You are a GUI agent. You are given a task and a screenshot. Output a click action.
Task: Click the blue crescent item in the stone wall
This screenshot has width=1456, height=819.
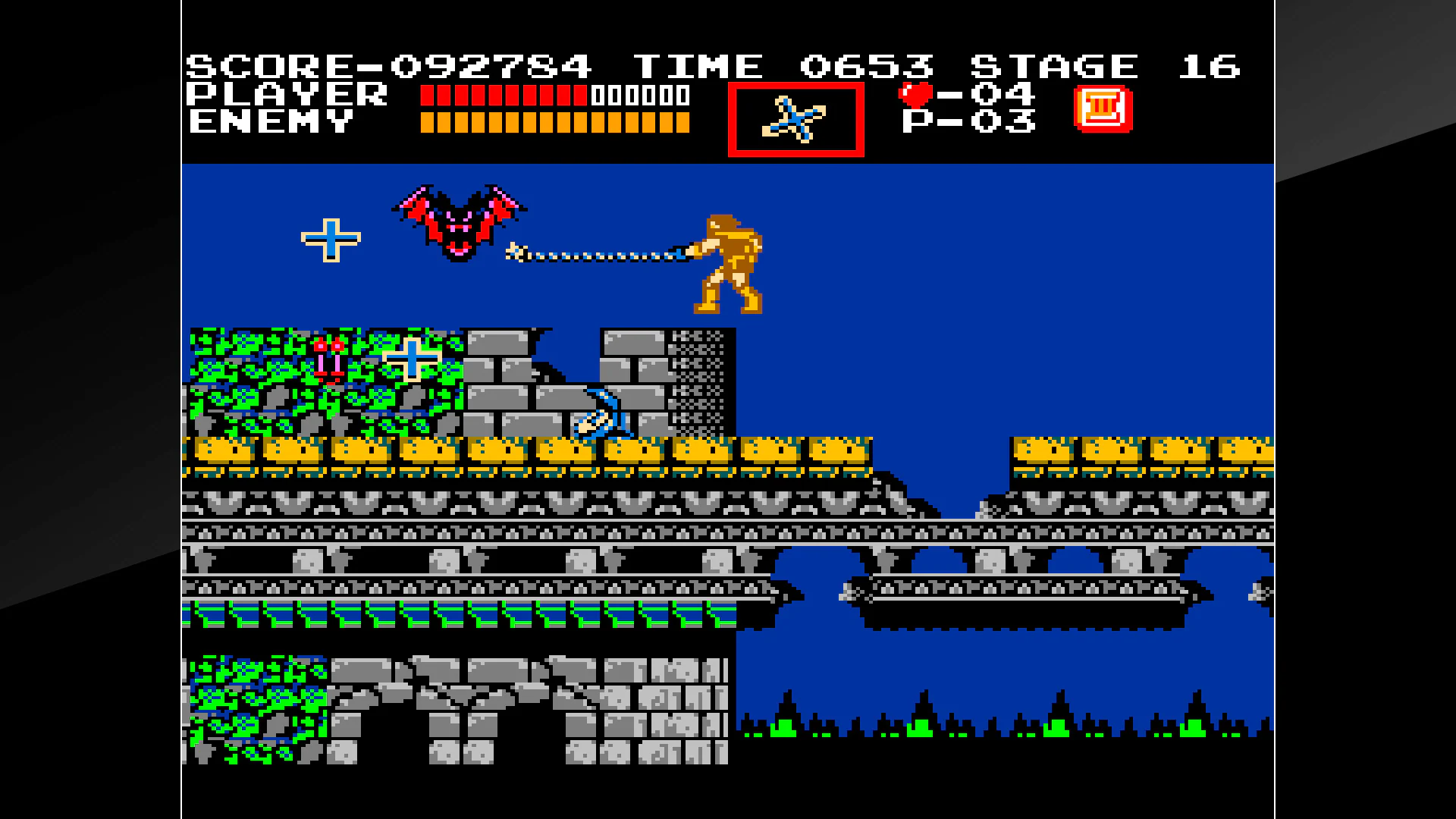599,413
